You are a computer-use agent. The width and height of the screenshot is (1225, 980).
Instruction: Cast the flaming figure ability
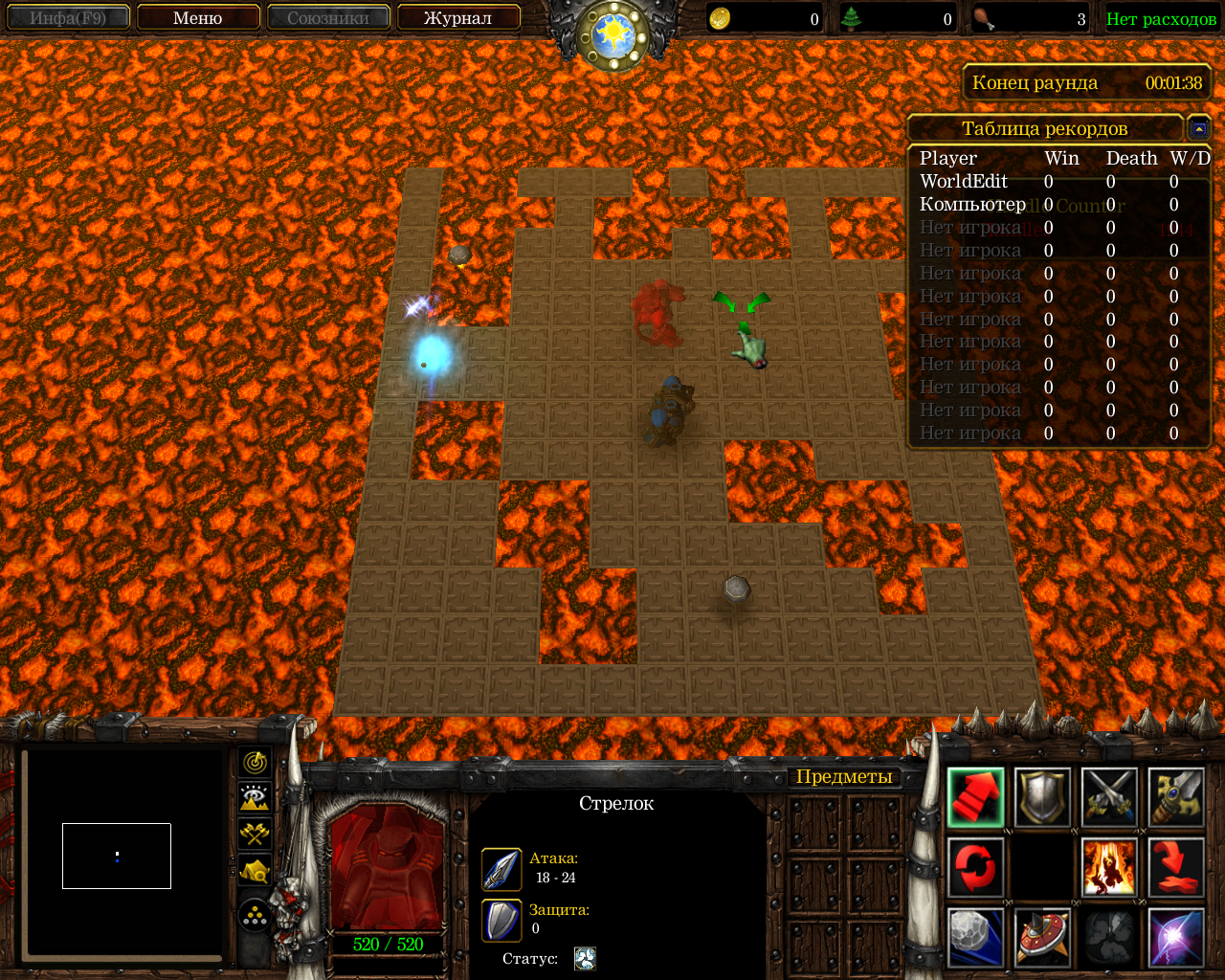[x=1109, y=867]
